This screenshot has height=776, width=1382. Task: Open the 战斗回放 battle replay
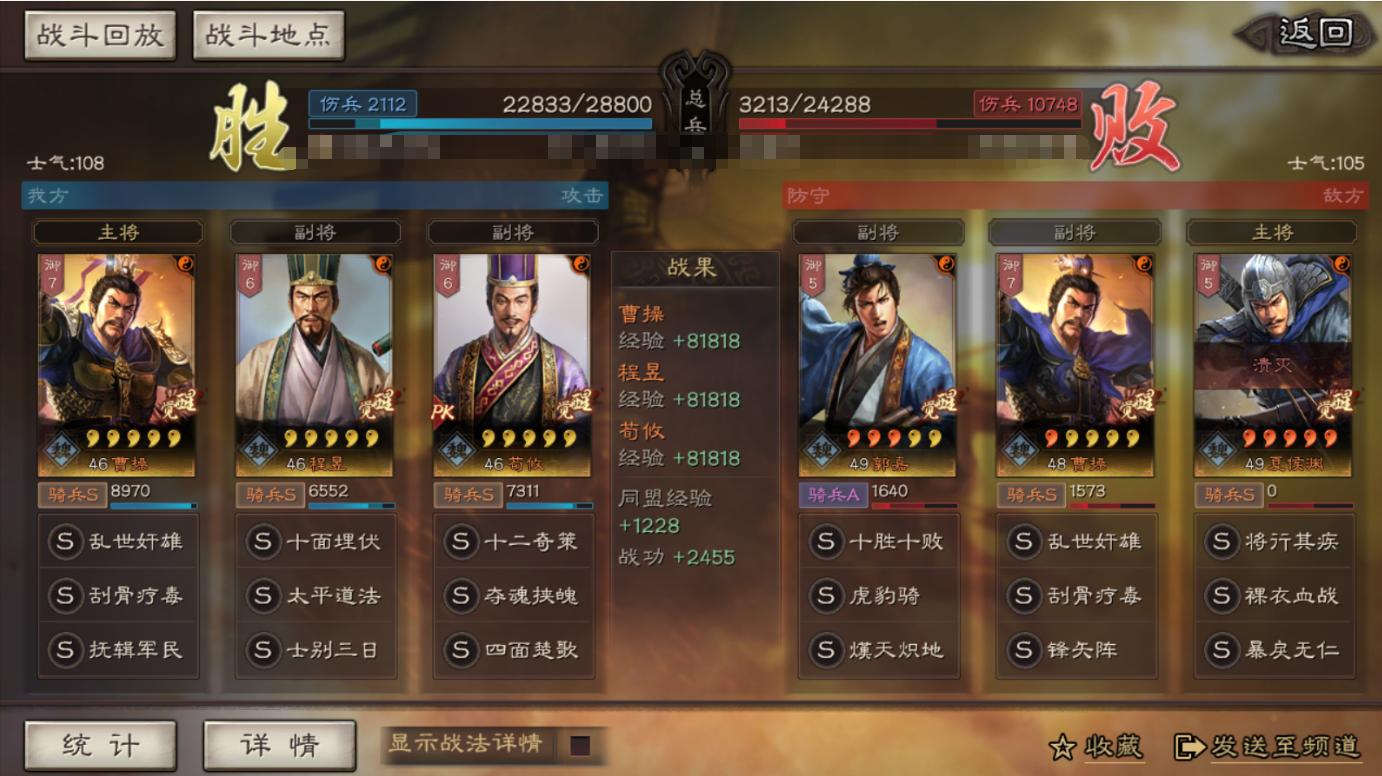click(97, 33)
